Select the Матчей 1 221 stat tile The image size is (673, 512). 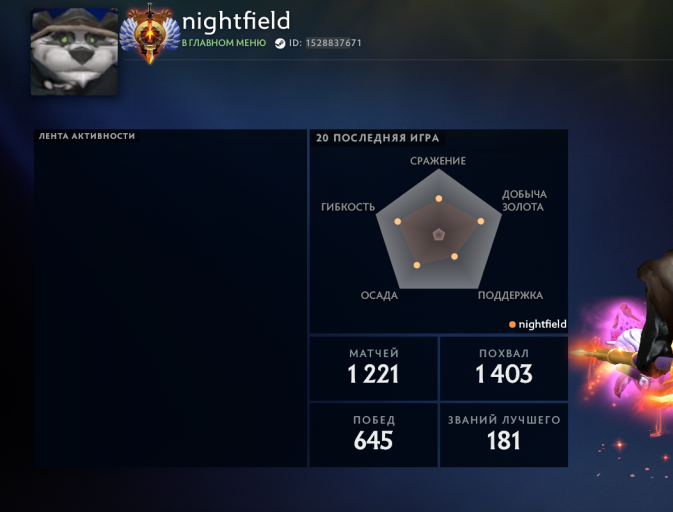(374, 367)
